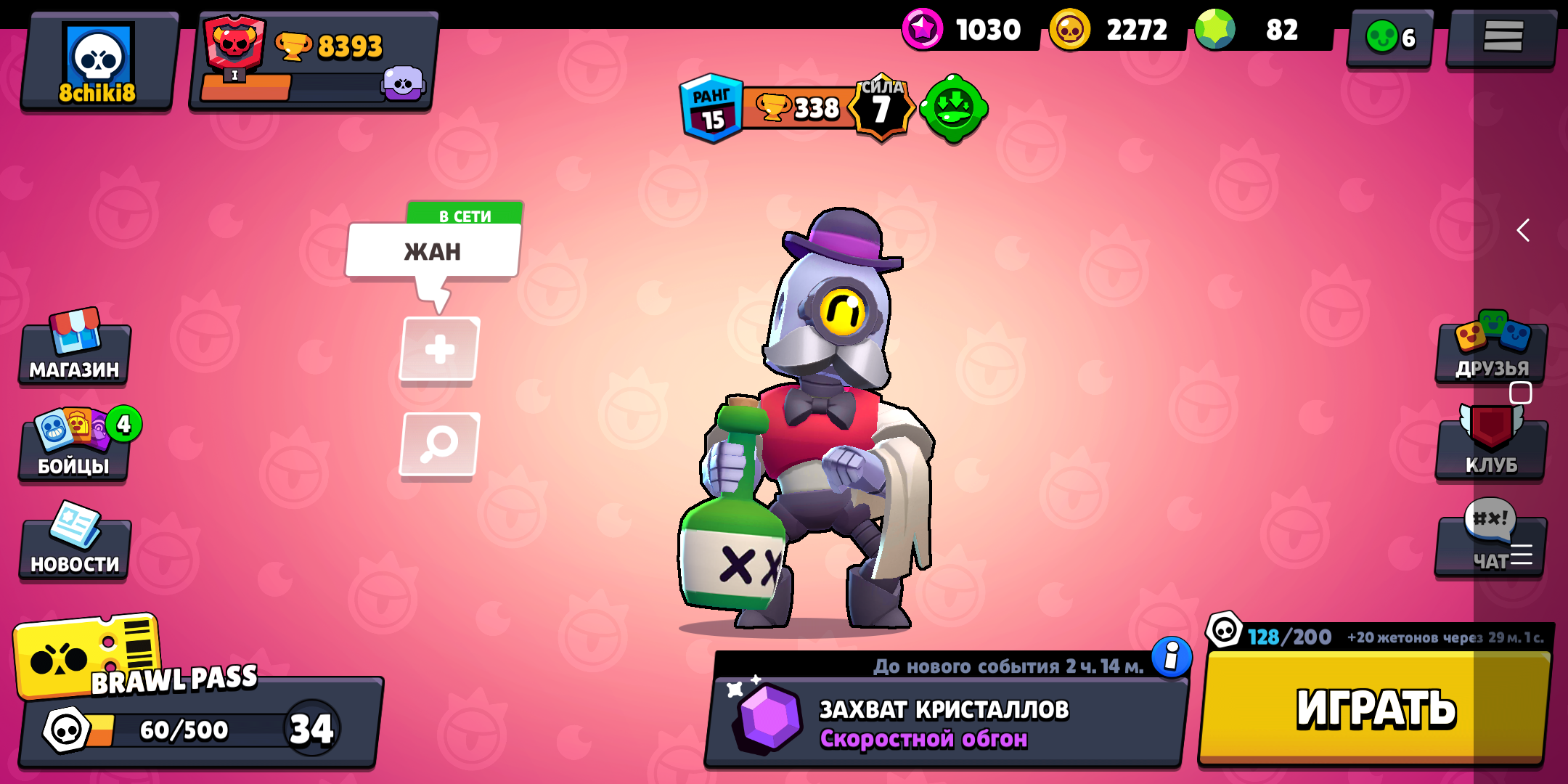Image resolution: width=1568 pixels, height=784 pixels.
Task: Open the Brawlers menu (БОЙЦЫ)
Action: (x=73, y=450)
